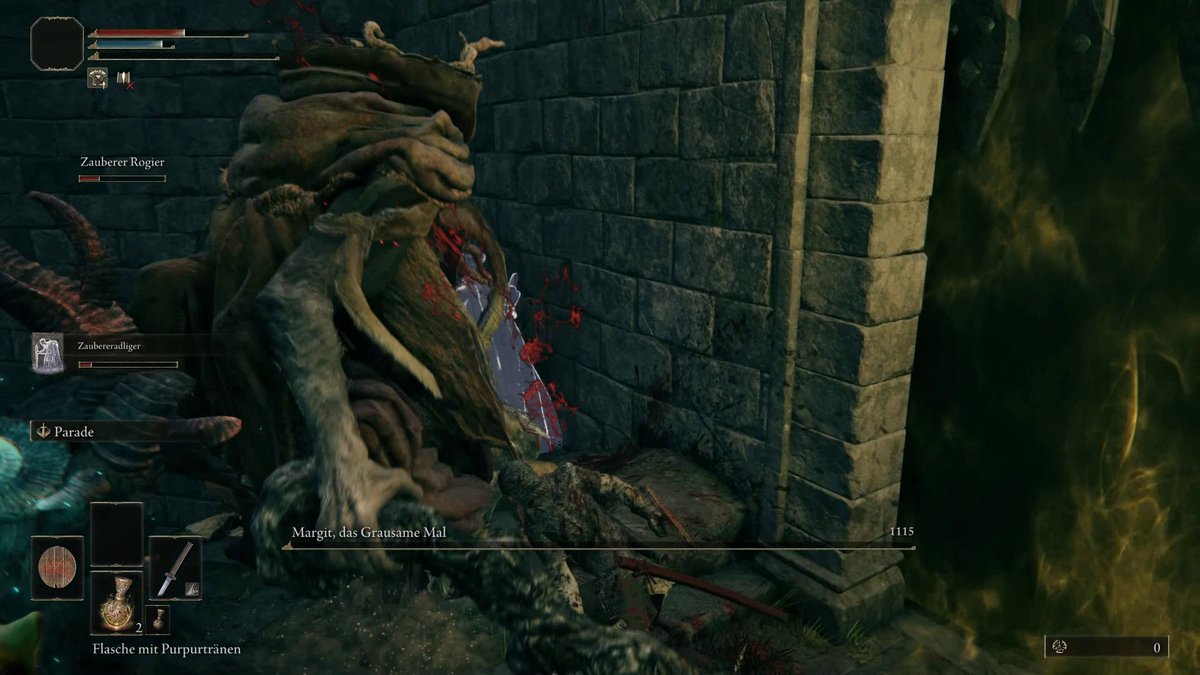Image resolution: width=1200 pixels, height=675 pixels.
Task: Select the Flasche mit Purpurtränen quick slot
Action: coord(117,601)
